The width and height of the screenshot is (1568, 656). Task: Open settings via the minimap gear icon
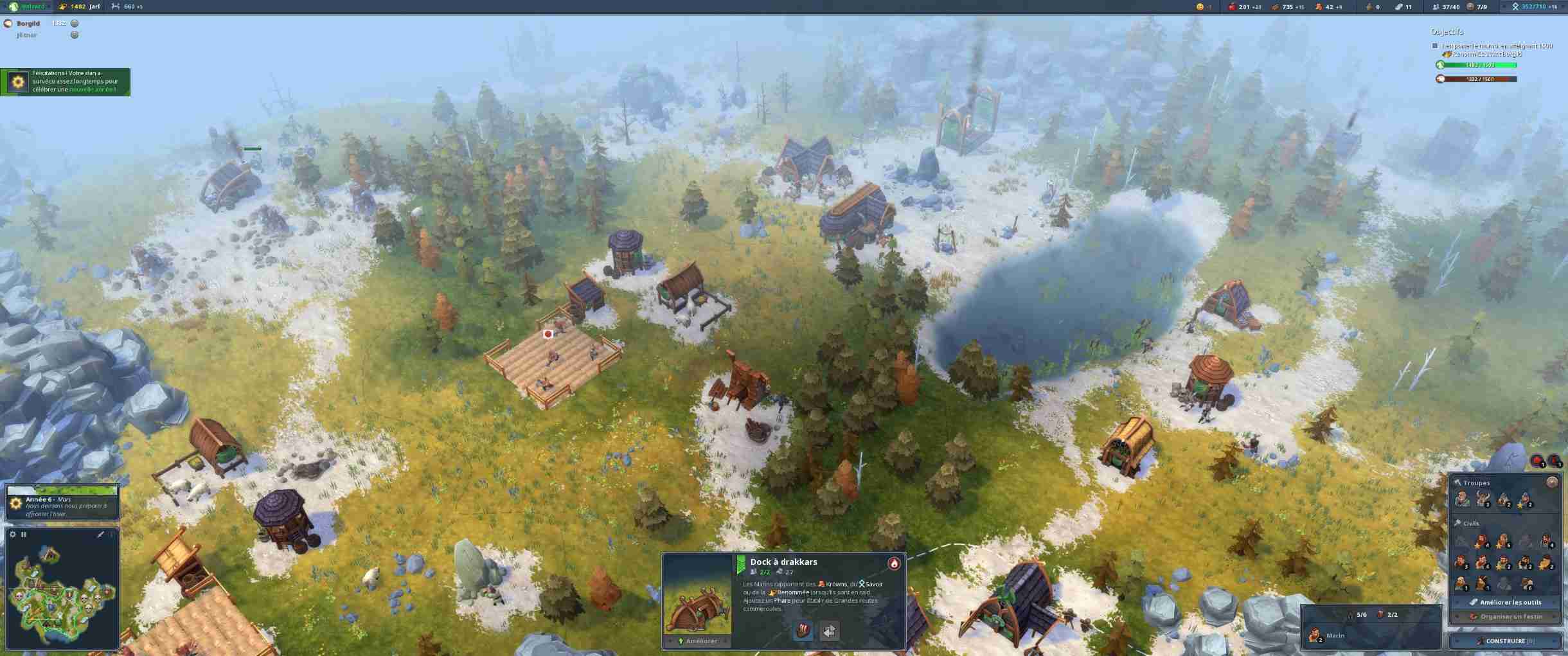13,535
